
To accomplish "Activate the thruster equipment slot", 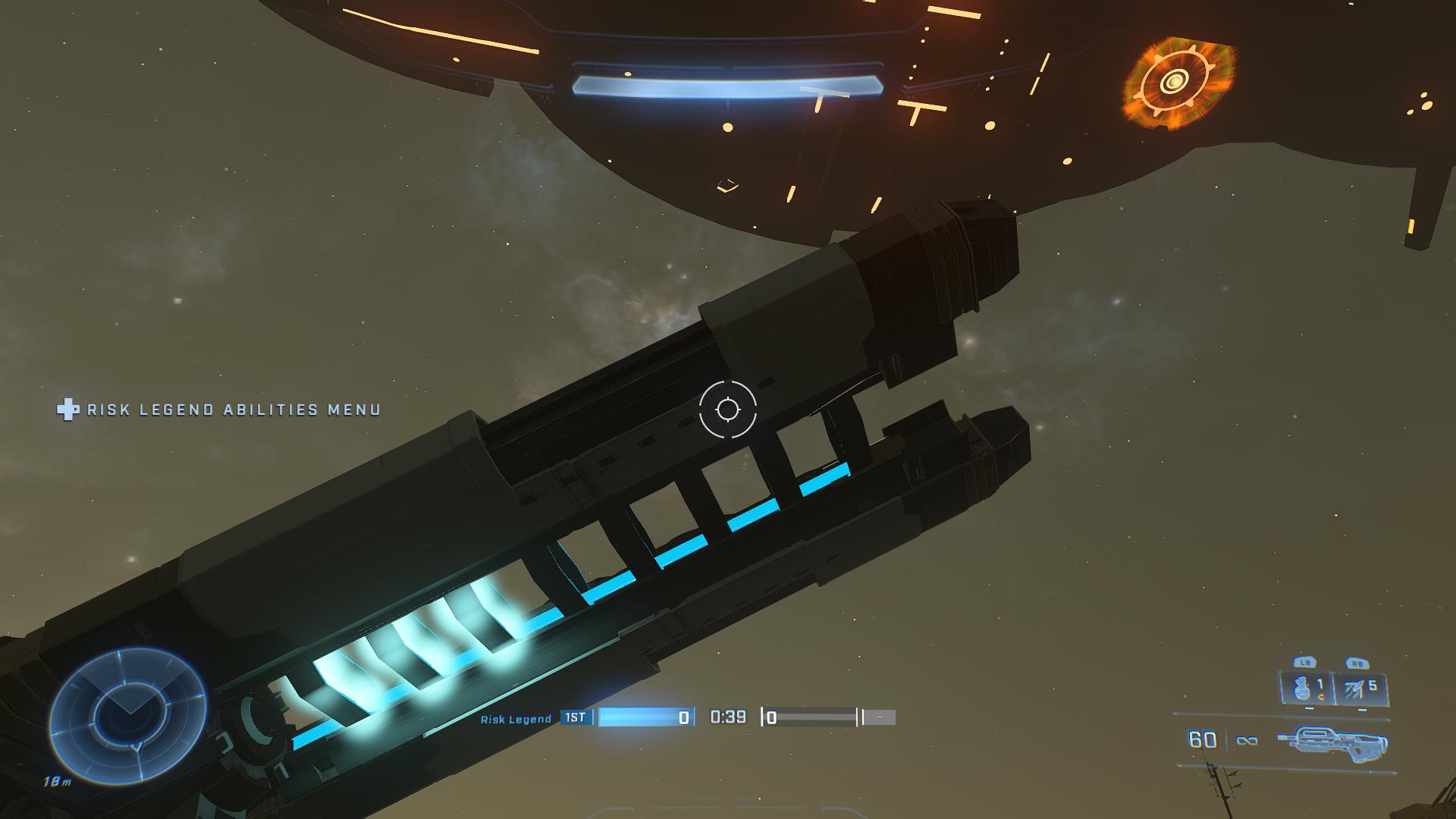I will coord(1361,689).
